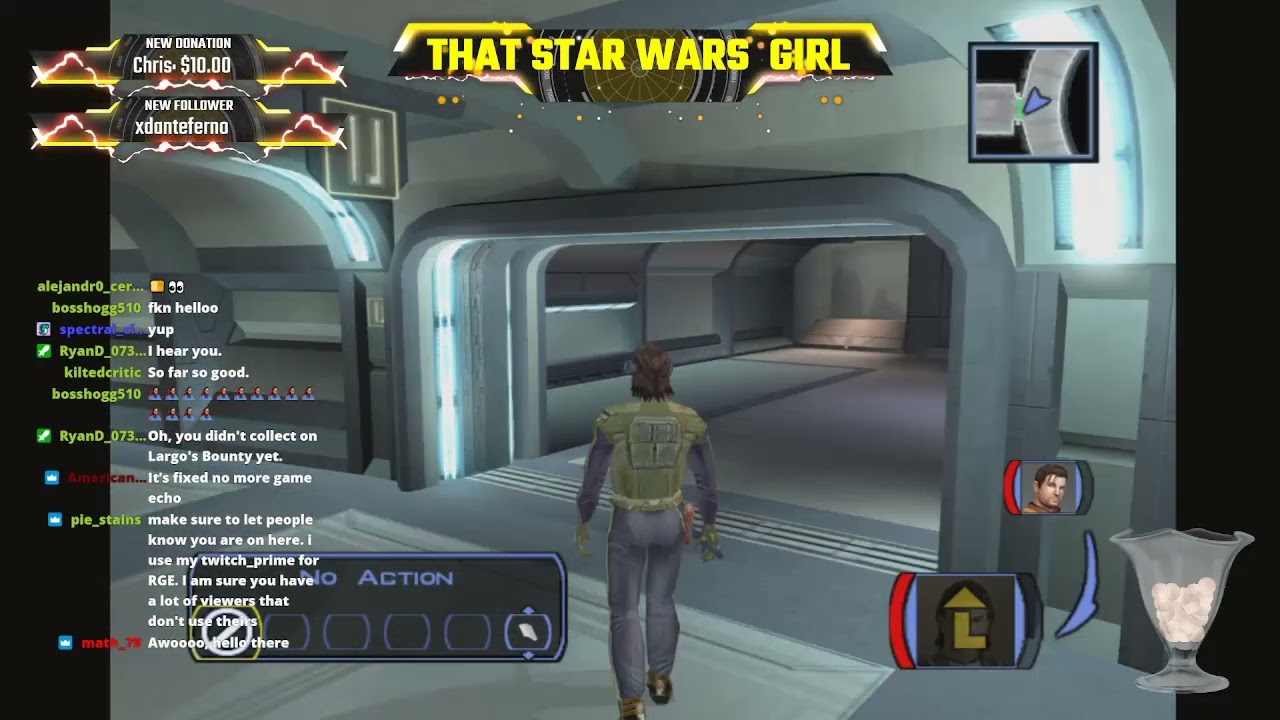Click the Chris $10.00 donation alert
The height and width of the screenshot is (720, 1280).
click(x=187, y=58)
